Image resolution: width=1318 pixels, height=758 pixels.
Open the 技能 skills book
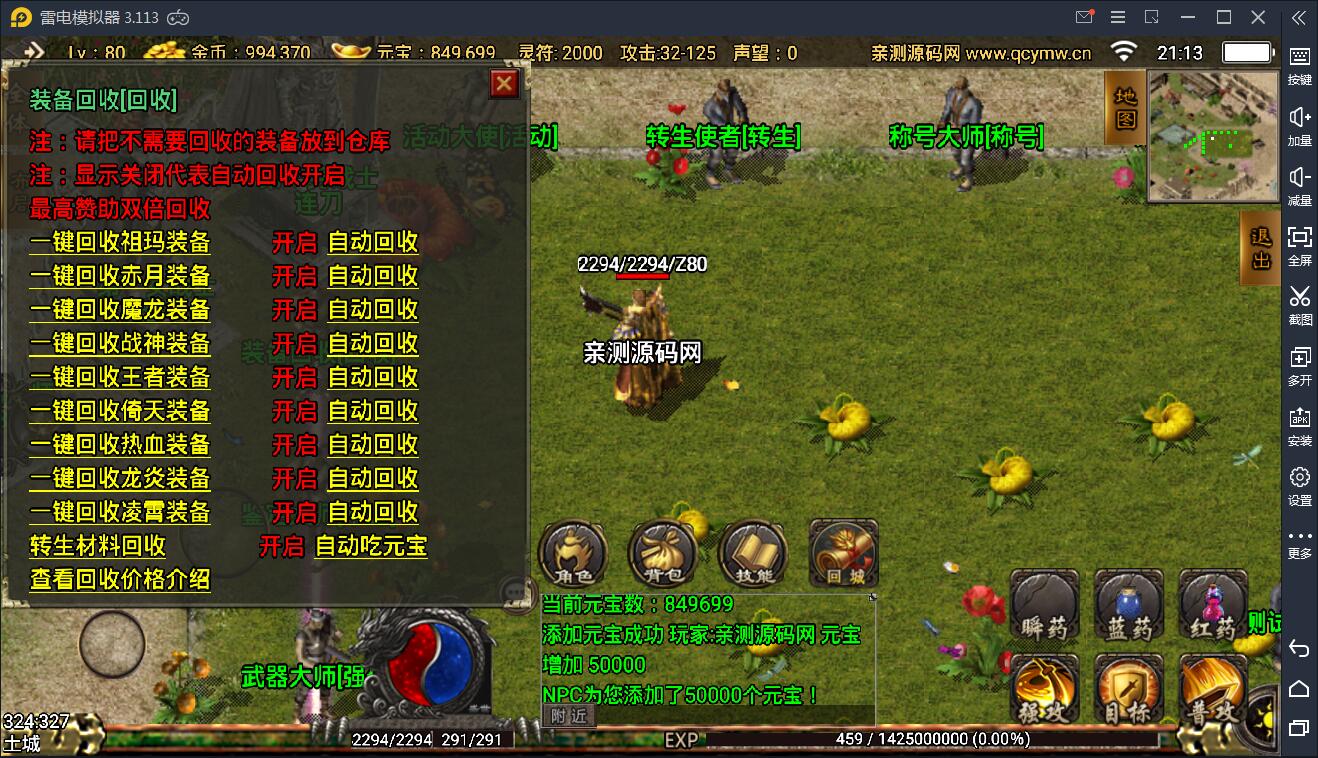752,553
